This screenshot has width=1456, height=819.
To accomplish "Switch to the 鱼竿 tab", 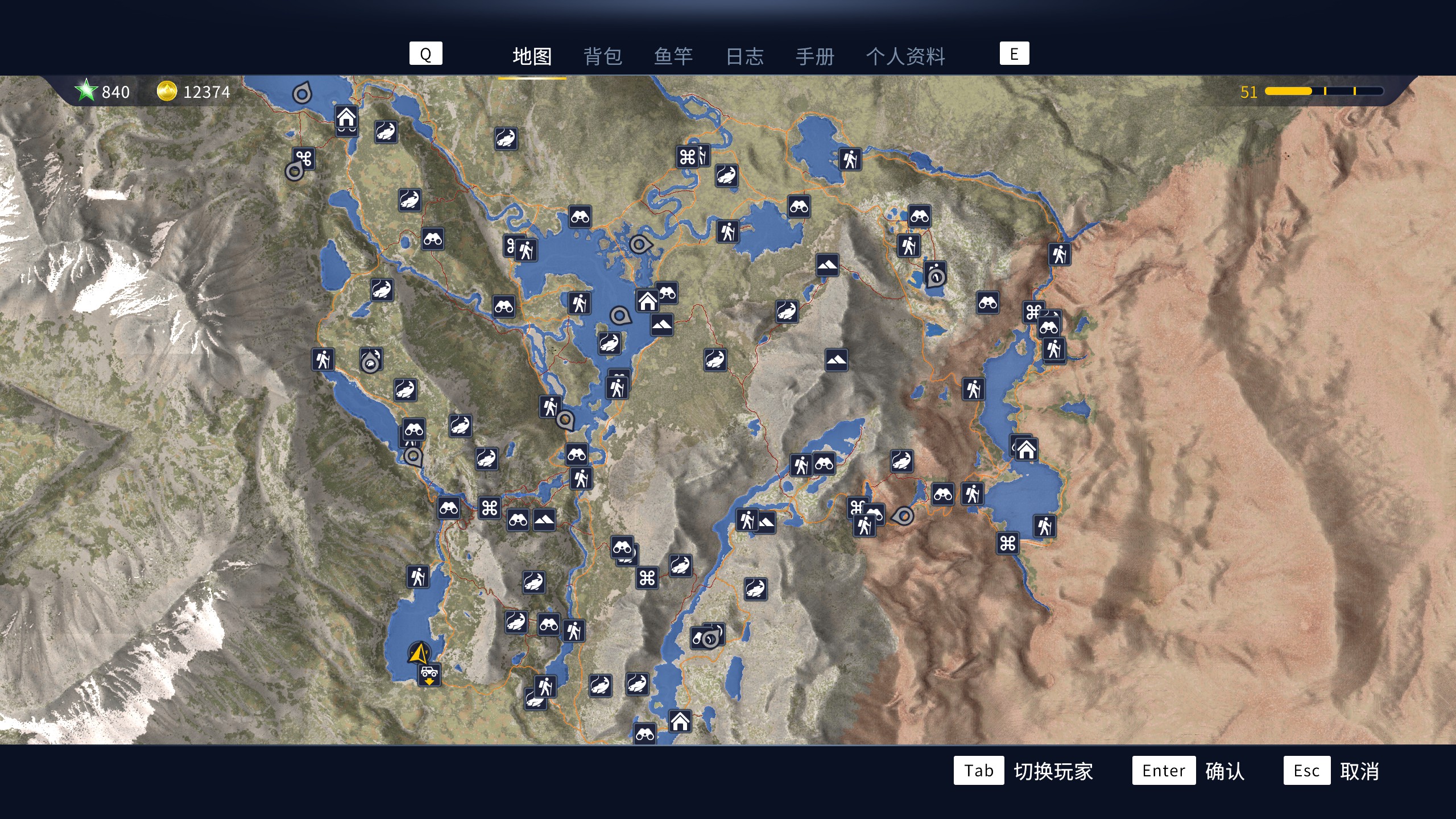I will pos(674,57).
